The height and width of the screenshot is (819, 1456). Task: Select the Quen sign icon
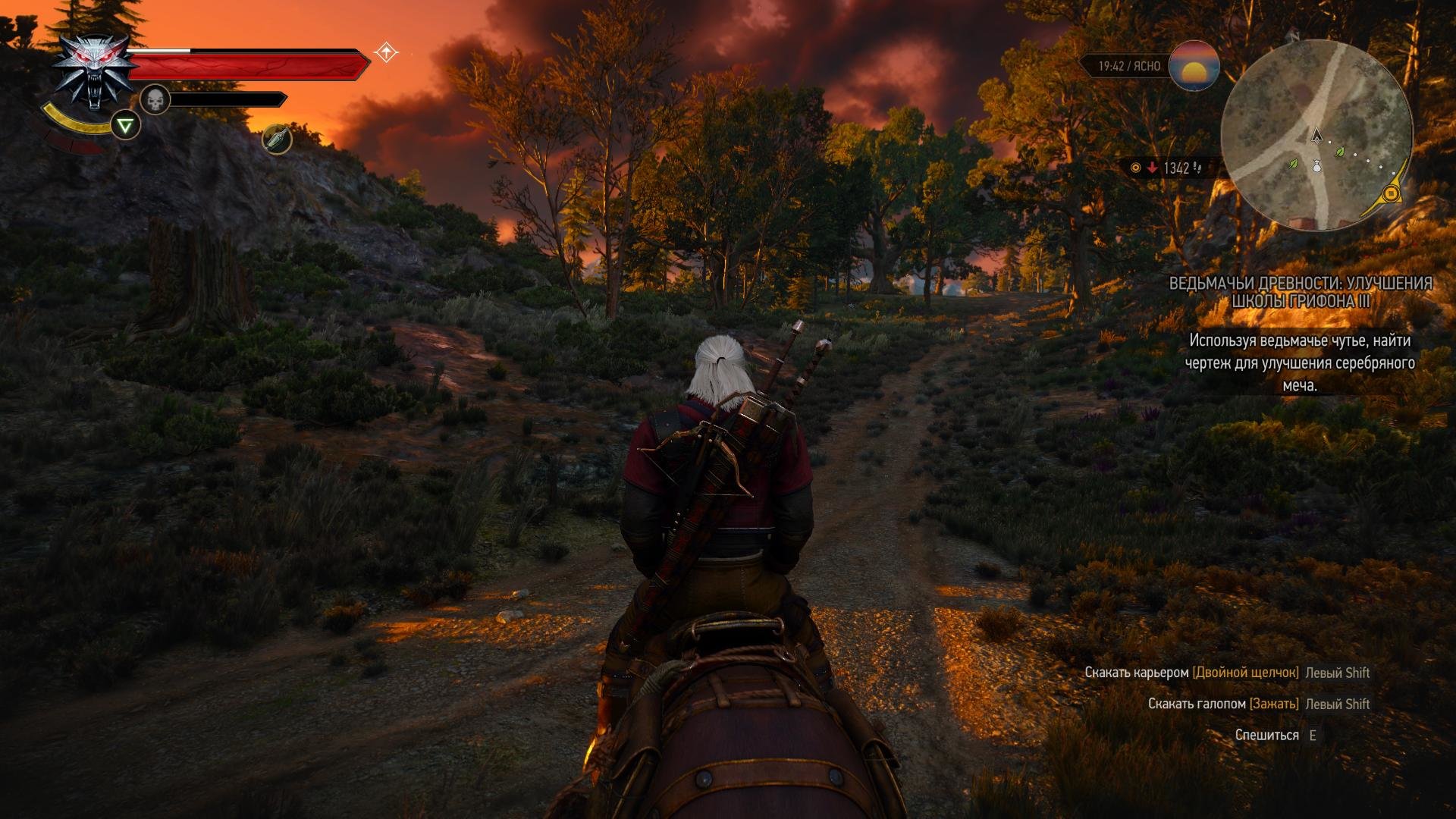126,125
